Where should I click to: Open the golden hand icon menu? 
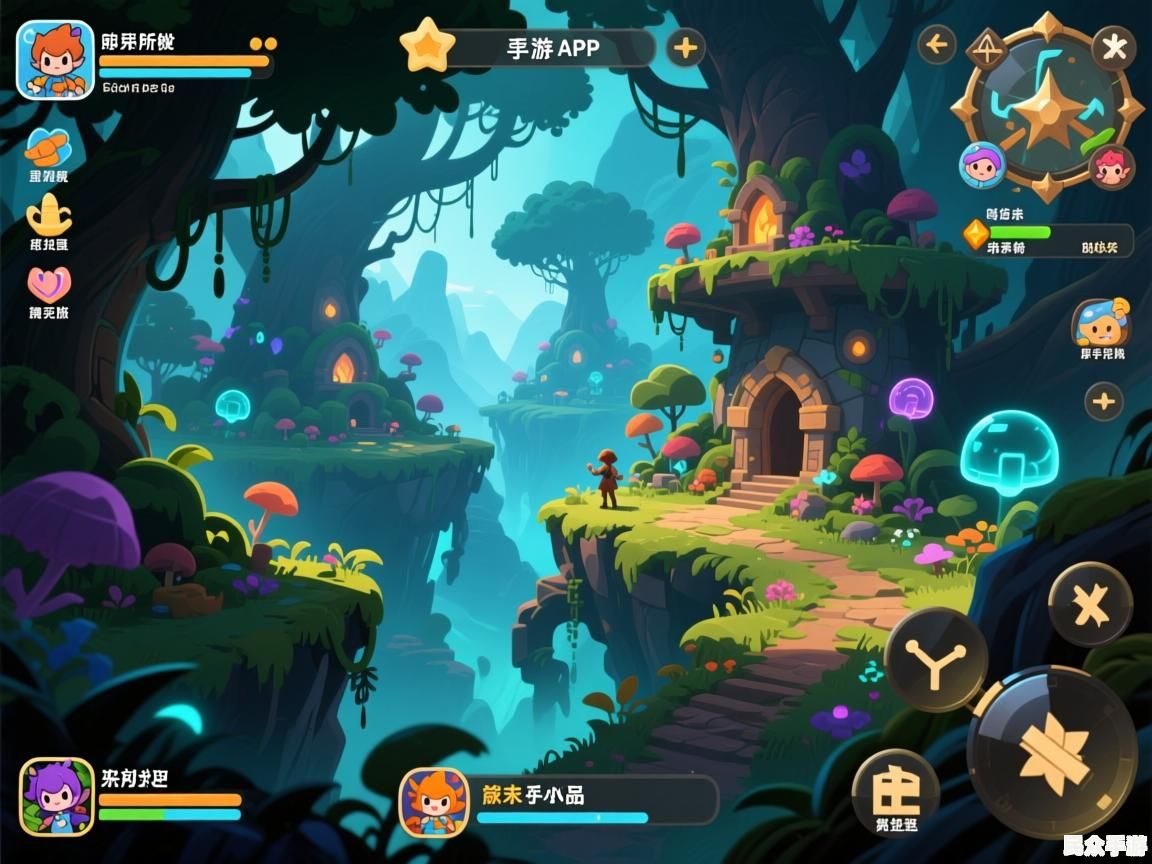(48, 214)
